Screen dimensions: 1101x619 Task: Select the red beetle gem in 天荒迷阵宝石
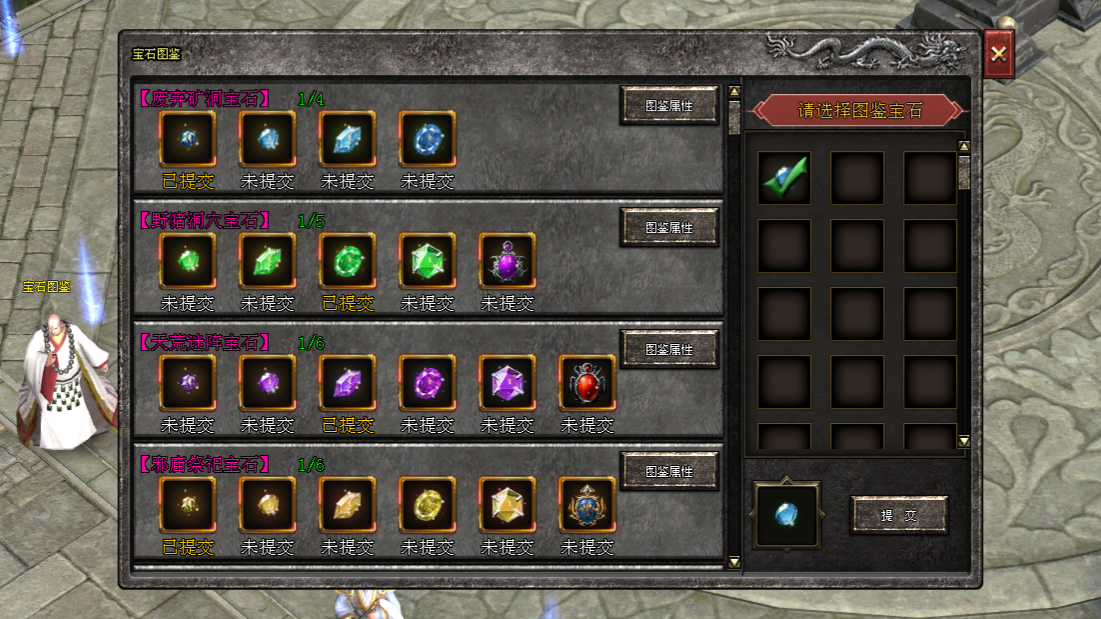pos(587,383)
